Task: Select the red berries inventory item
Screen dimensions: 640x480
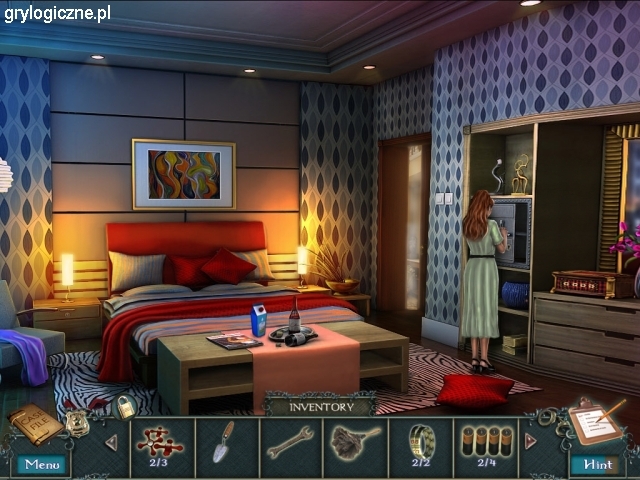Action: 162,442
